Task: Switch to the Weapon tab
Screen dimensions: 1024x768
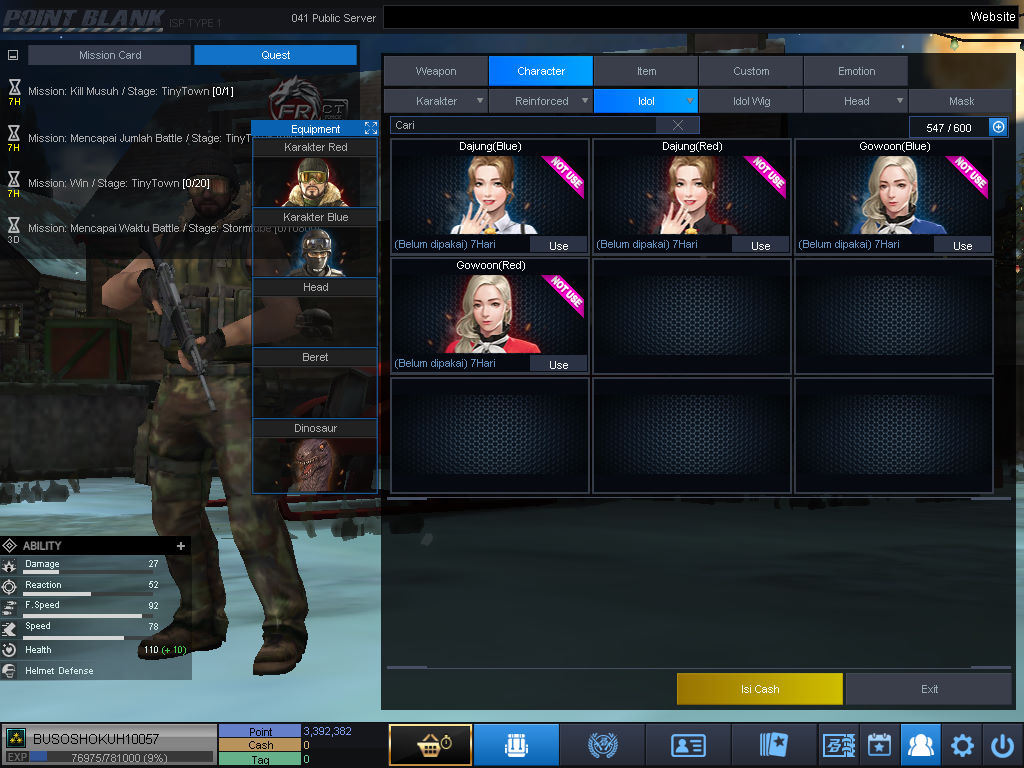Action: [x=436, y=71]
